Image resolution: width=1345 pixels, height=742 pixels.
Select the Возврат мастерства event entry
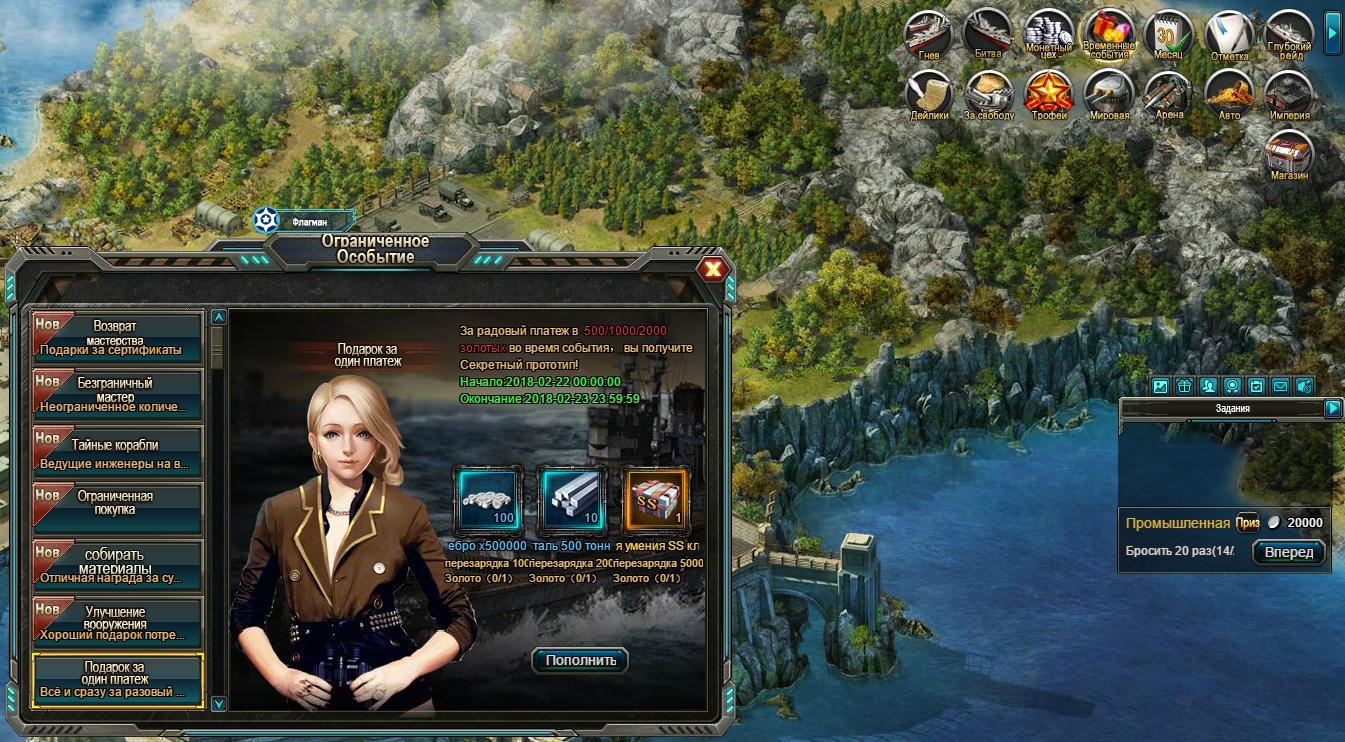point(117,338)
